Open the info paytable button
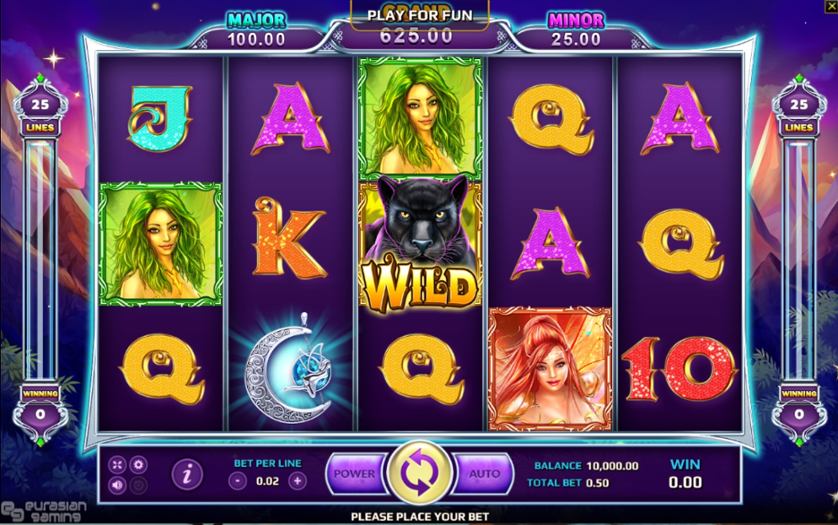Screen dimensions: 838x525 pyautogui.click(x=186, y=474)
